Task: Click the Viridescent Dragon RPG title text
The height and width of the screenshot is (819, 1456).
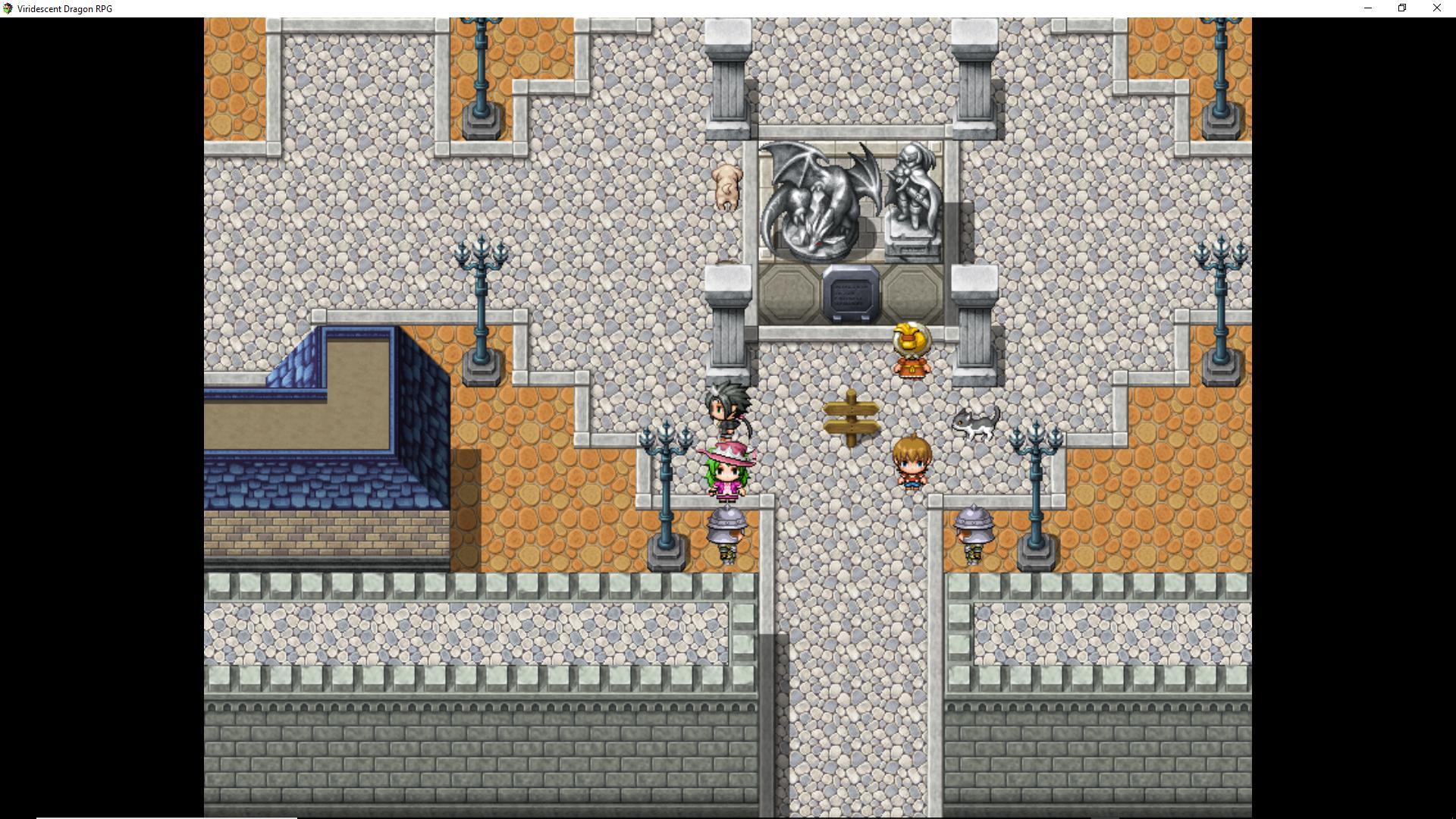Action: coord(67,8)
